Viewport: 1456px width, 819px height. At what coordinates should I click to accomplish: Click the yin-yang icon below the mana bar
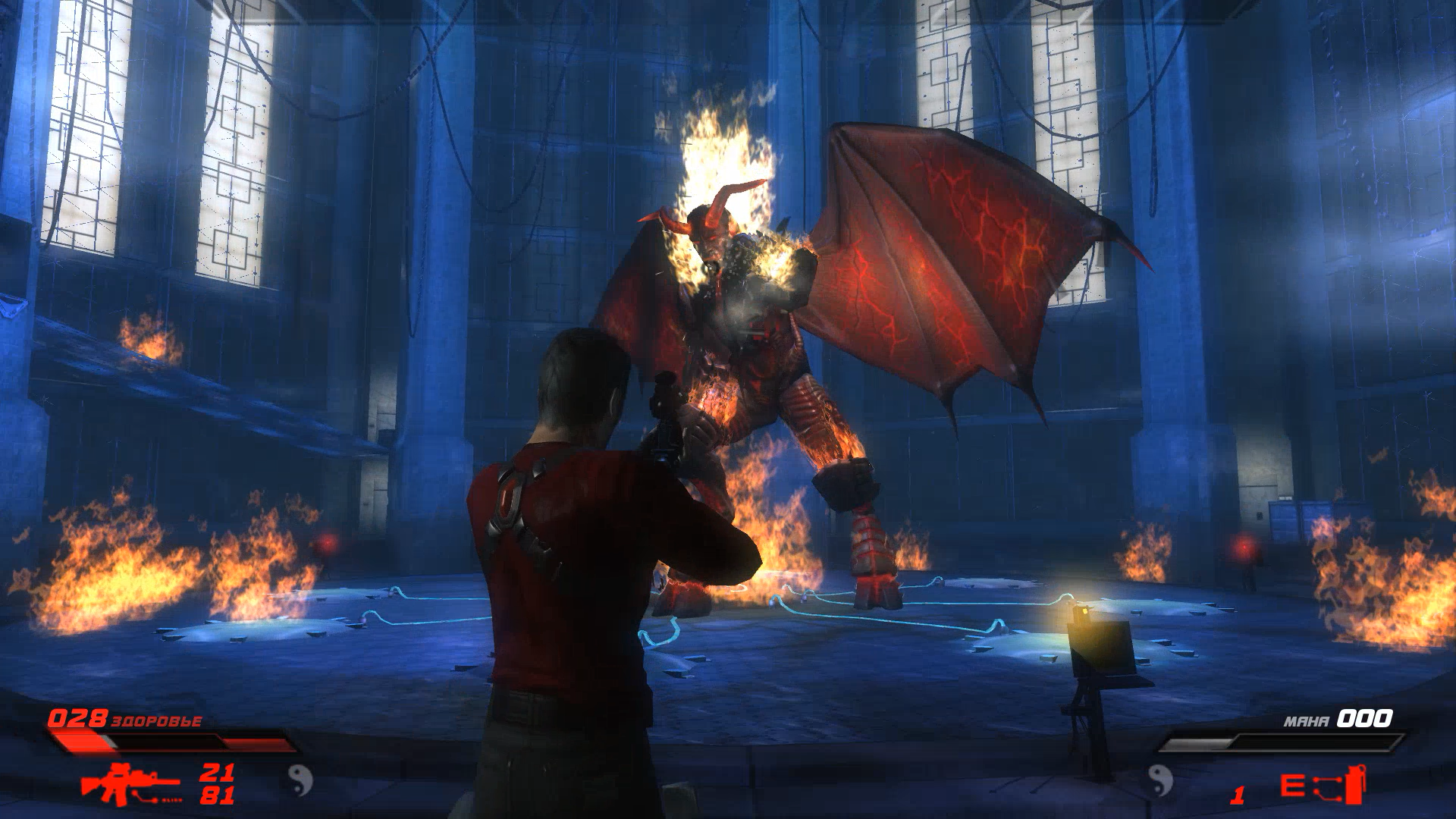[1159, 780]
